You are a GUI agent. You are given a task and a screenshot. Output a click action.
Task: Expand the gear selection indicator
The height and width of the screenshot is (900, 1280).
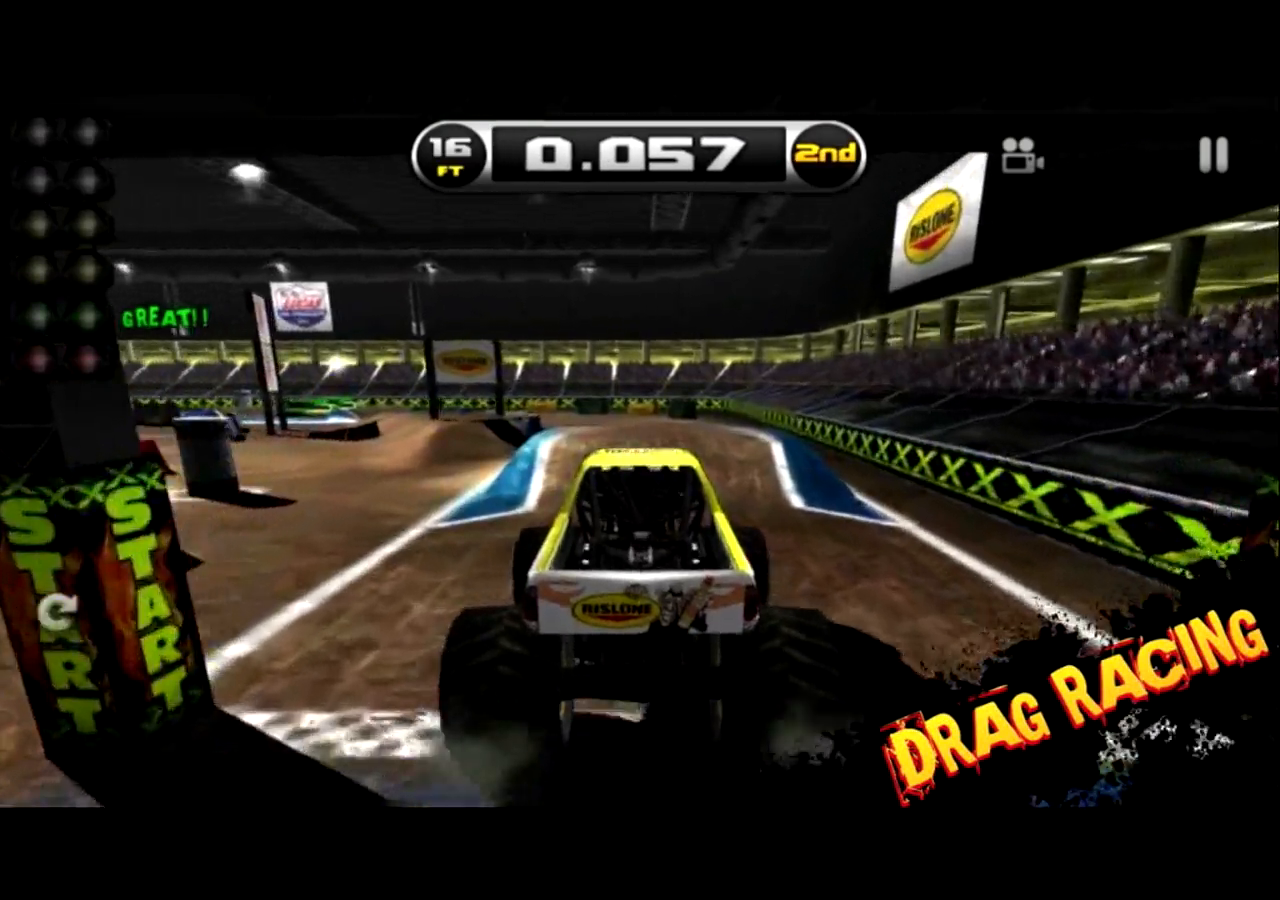click(826, 155)
